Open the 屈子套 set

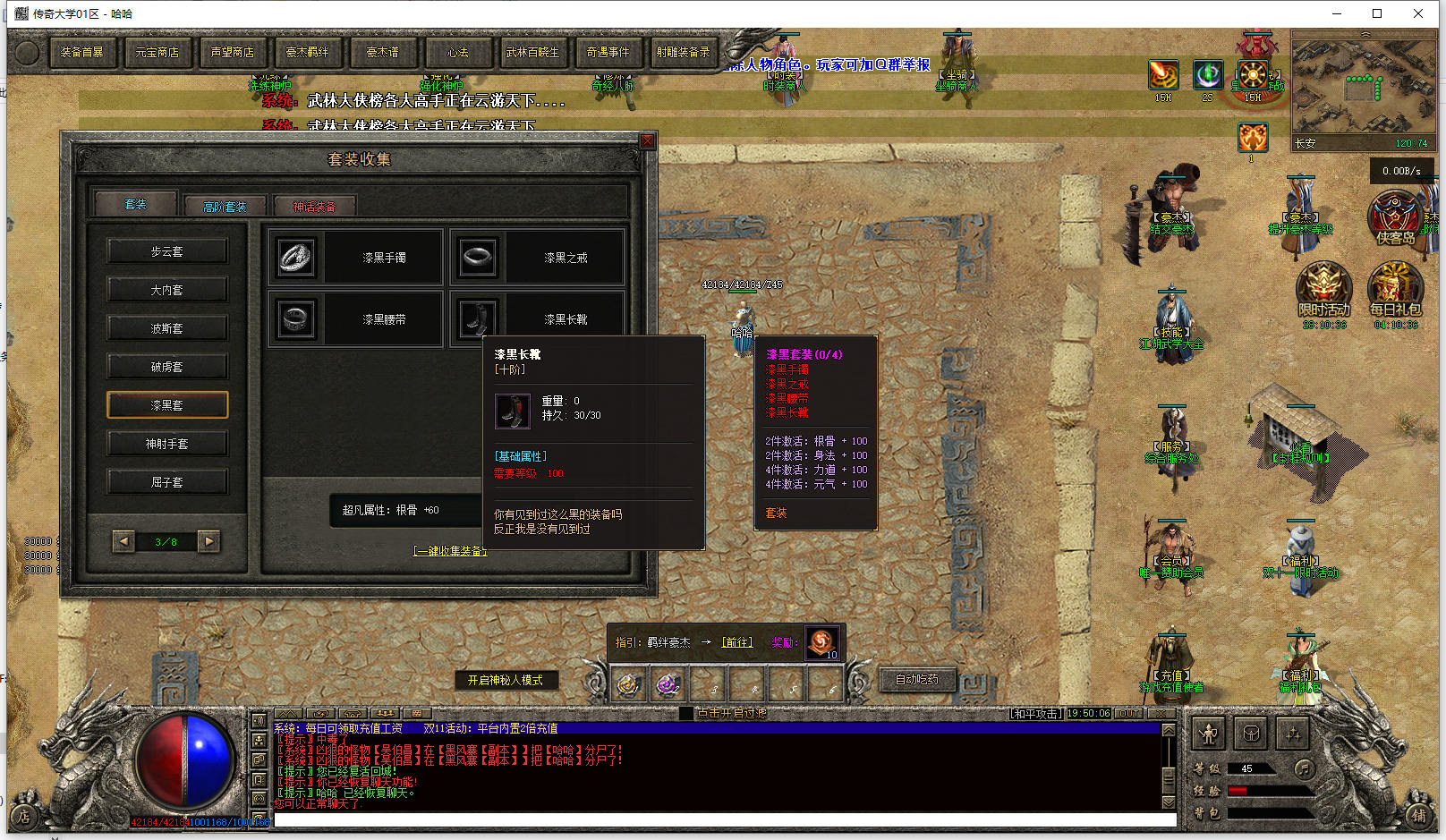point(167,482)
